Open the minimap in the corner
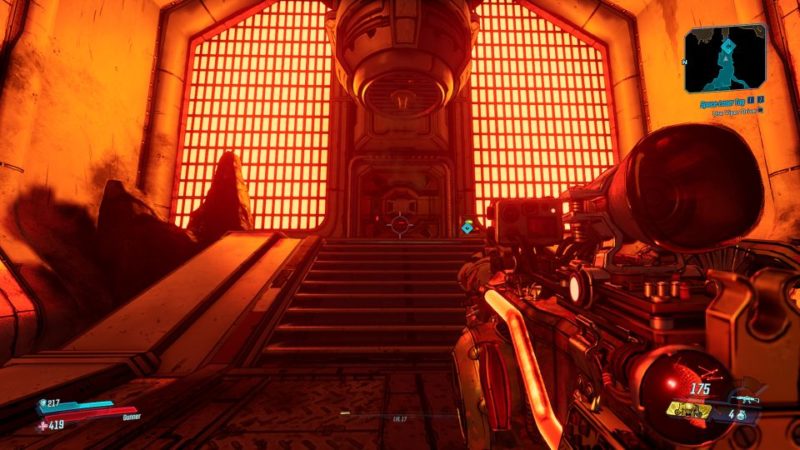The height and width of the screenshot is (450, 800). coord(725,59)
